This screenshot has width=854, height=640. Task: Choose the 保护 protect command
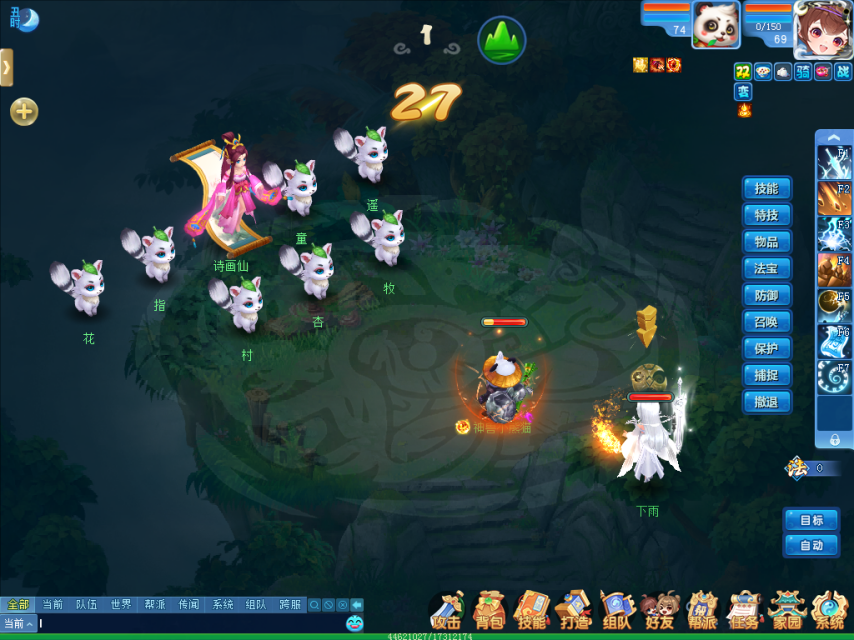(767, 349)
